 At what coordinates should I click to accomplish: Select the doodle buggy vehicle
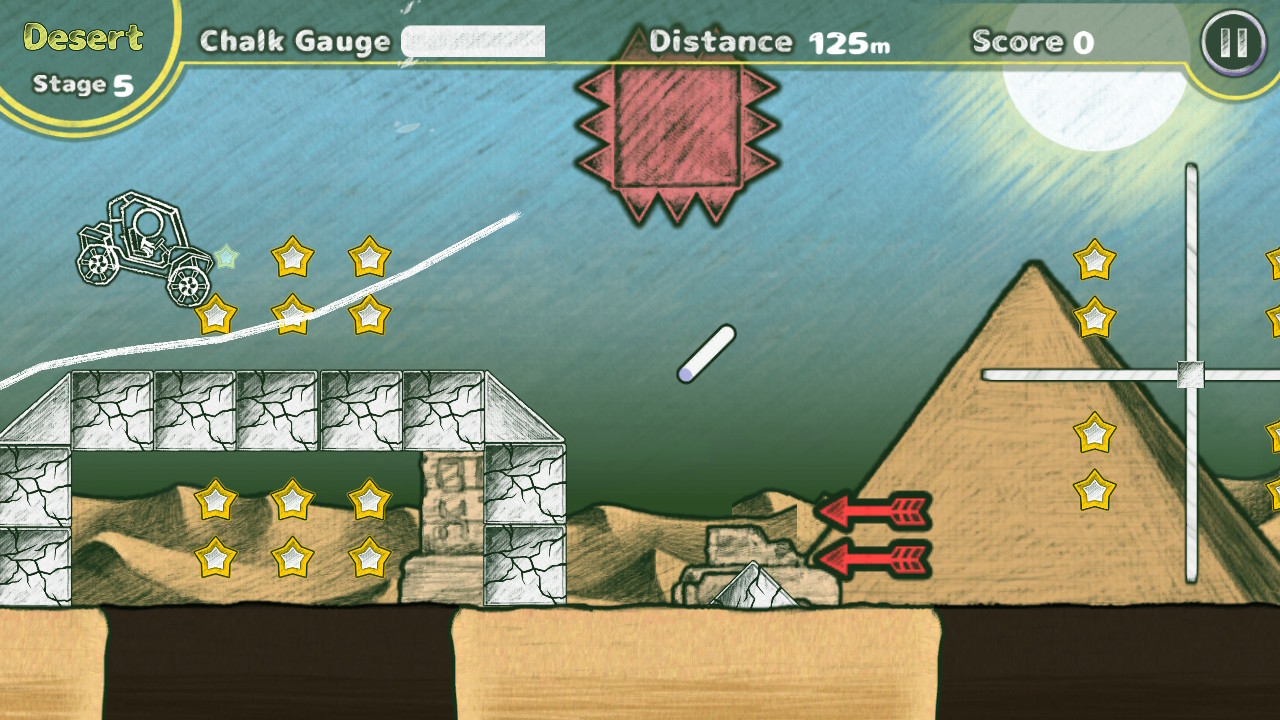(x=140, y=250)
